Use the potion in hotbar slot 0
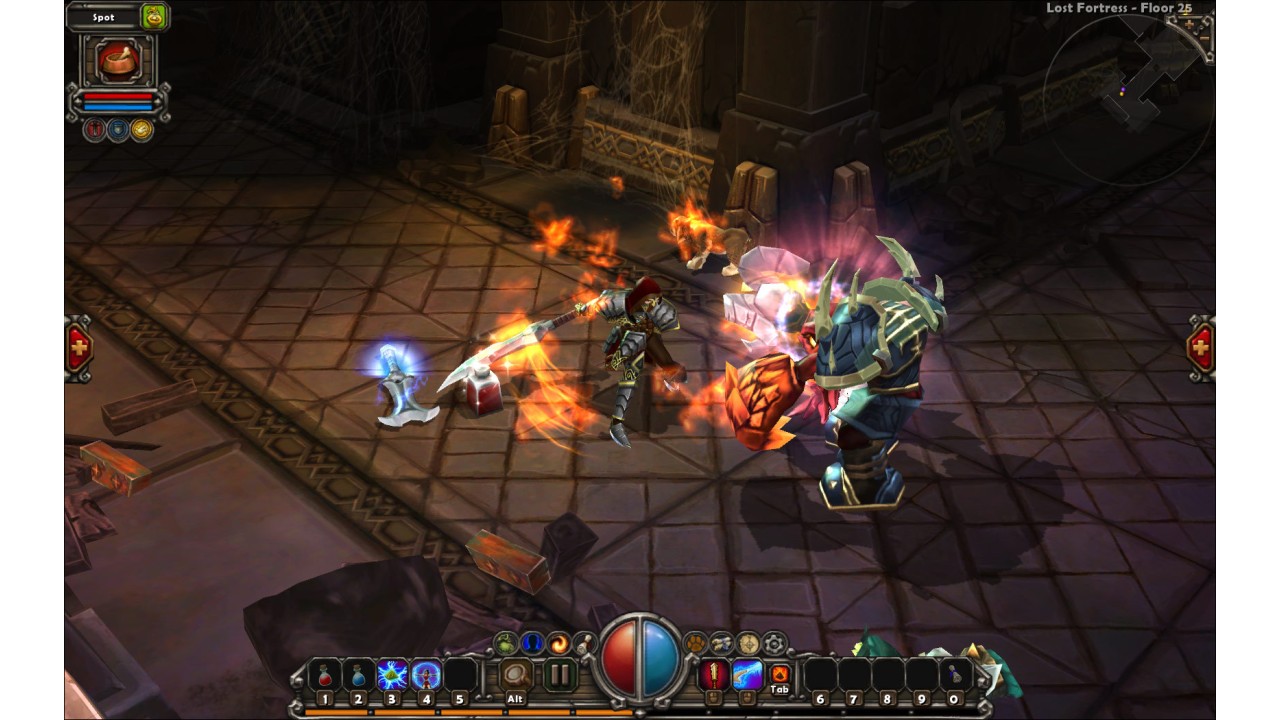Image resolution: width=1280 pixels, height=720 pixels. [x=955, y=675]
